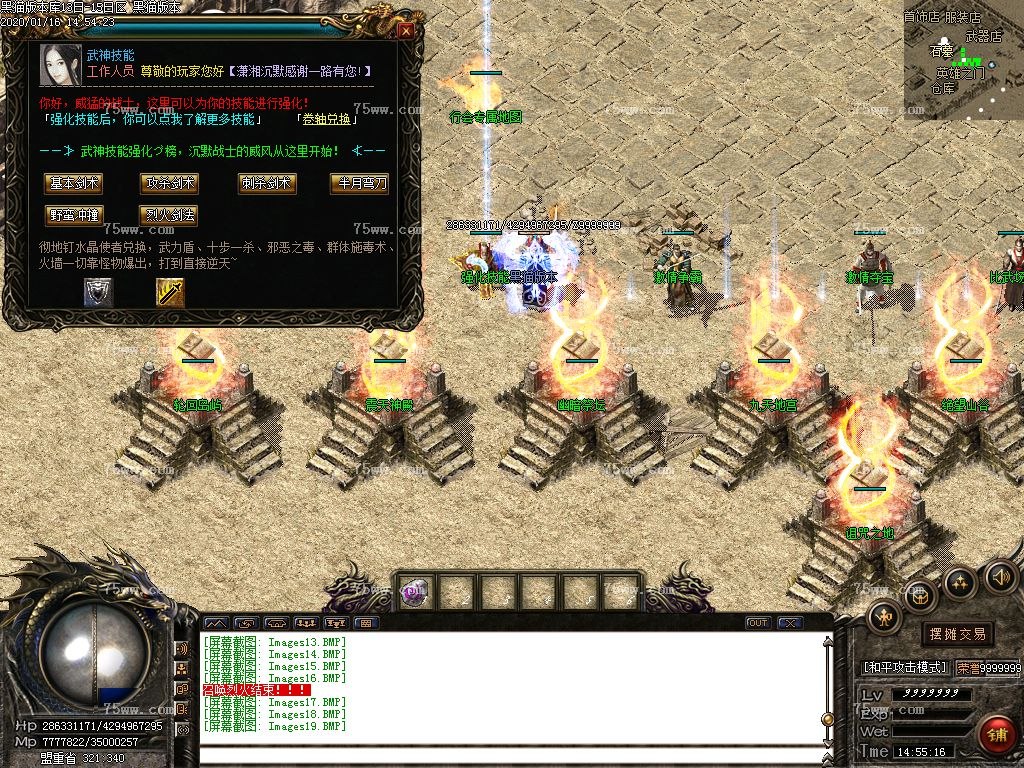This screenshot has height=768, width=1024.
Task: Pick the 刺杀剑术 skill option
Action: pos(266,183)
